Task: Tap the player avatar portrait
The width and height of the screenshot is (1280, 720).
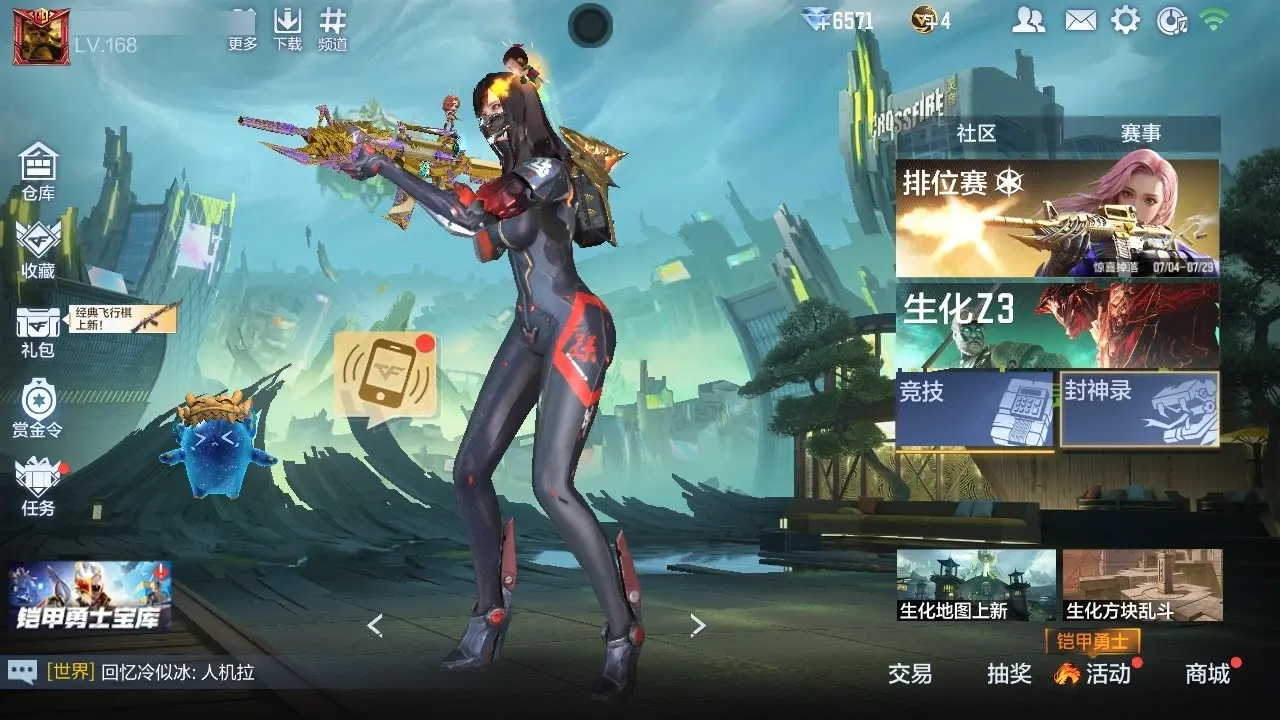Action: click(x=41, y=36)
